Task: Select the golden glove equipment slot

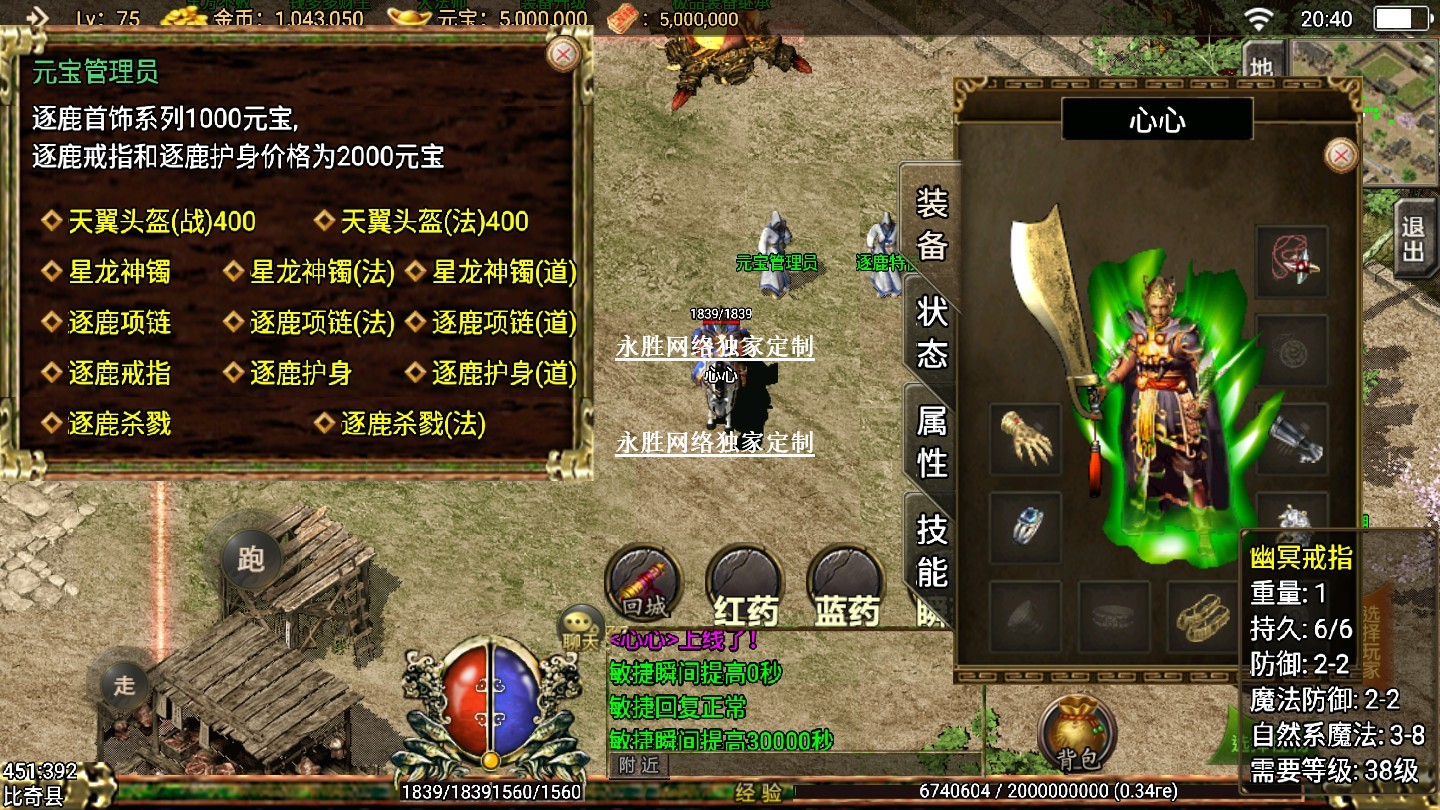Action: [x=1026, y=439]
